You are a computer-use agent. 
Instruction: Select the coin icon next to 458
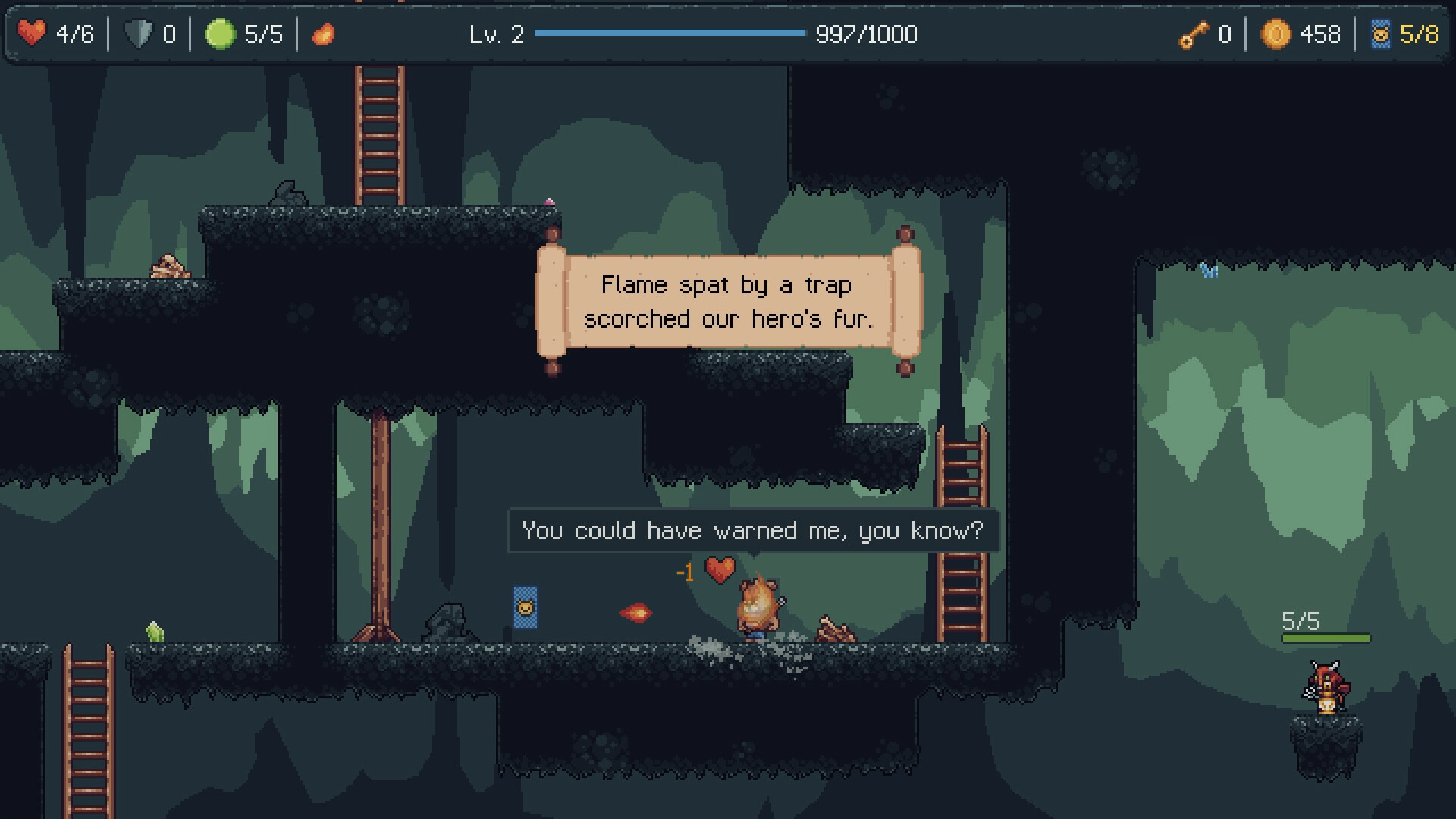(1275, 34)
